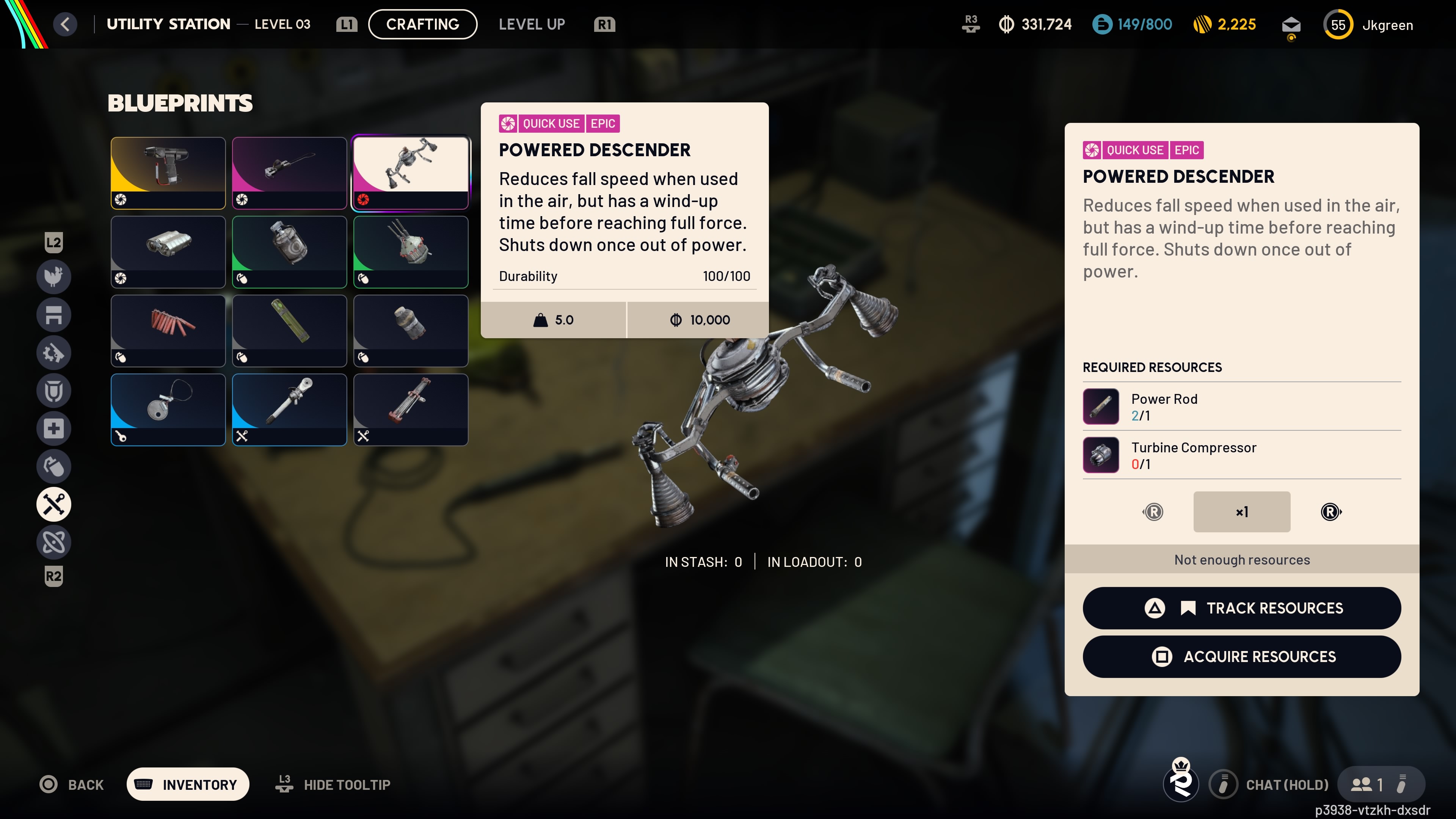The height and width of the screenshot is (819, 1456).
Task: Open the workbench station category
Action: 54,315
